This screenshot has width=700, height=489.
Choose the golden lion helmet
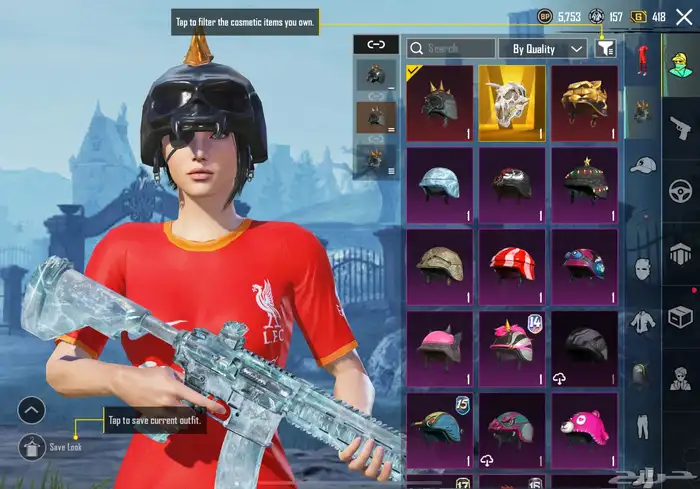584,103
